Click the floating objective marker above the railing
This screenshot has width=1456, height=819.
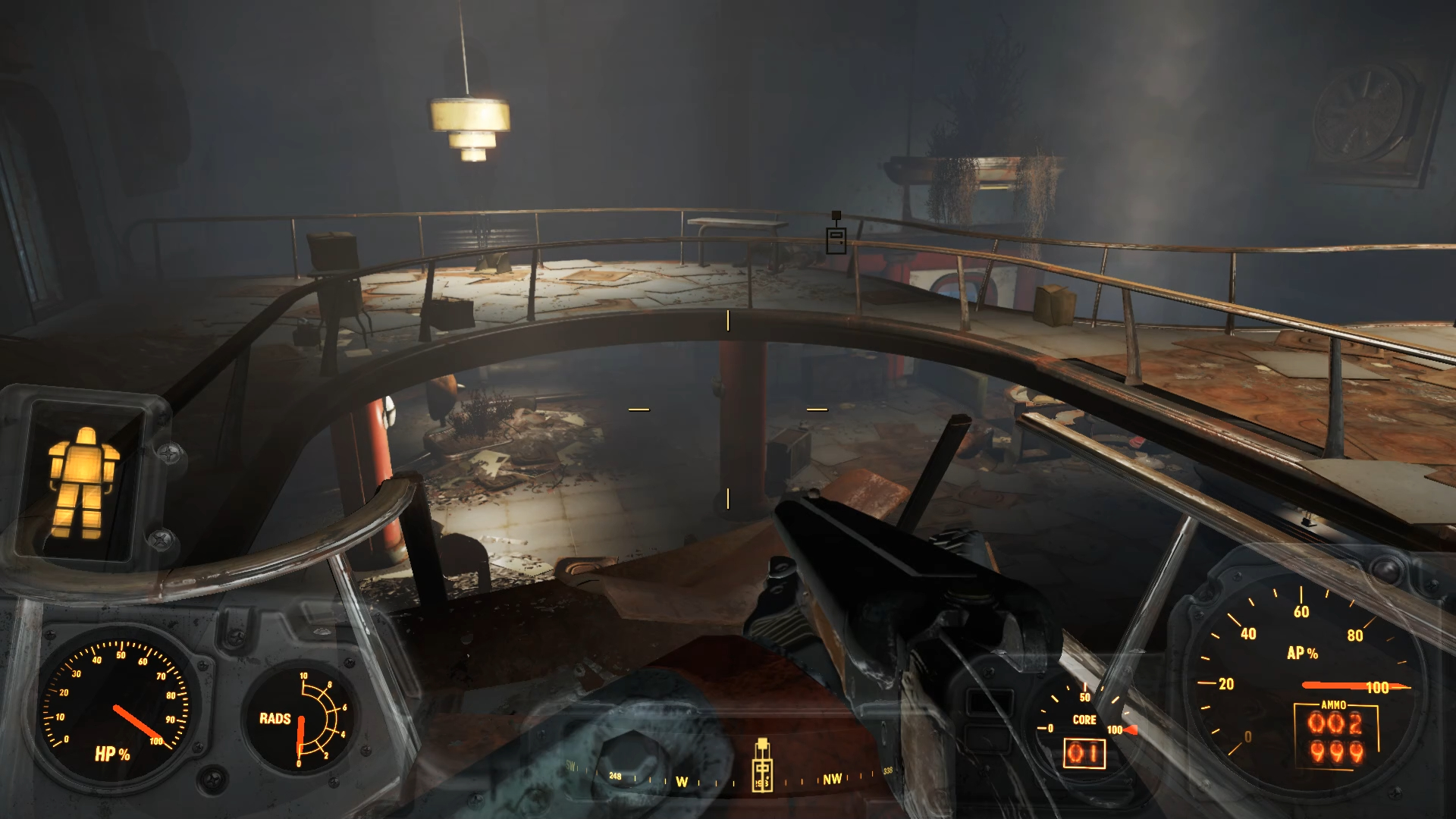click(836, 237)
